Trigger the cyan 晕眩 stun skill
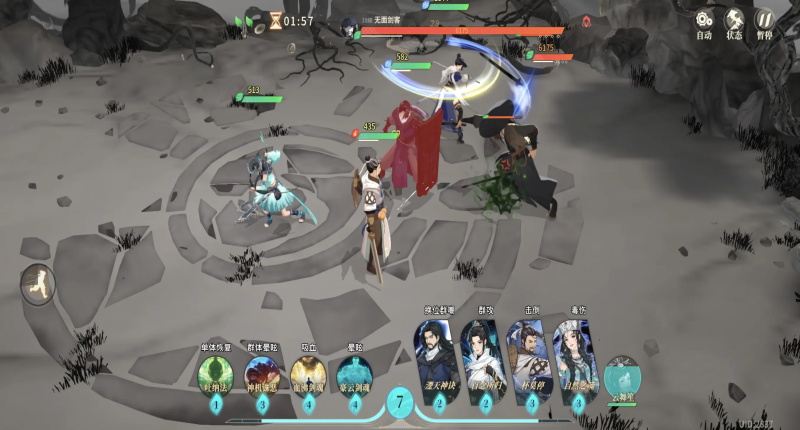The image size is (800, 430). [354, 375]
